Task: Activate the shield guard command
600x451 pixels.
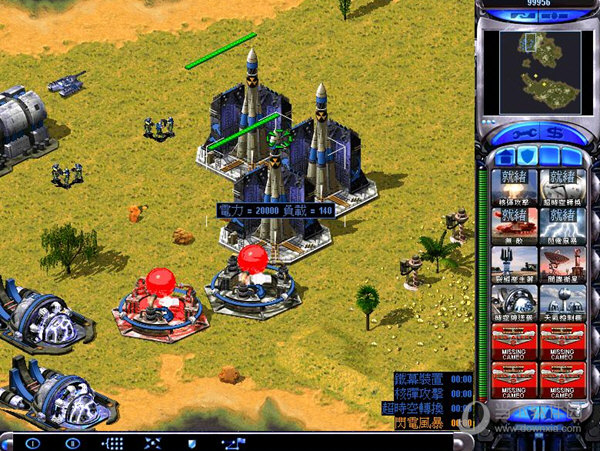Action: click(x=192, y=442)
